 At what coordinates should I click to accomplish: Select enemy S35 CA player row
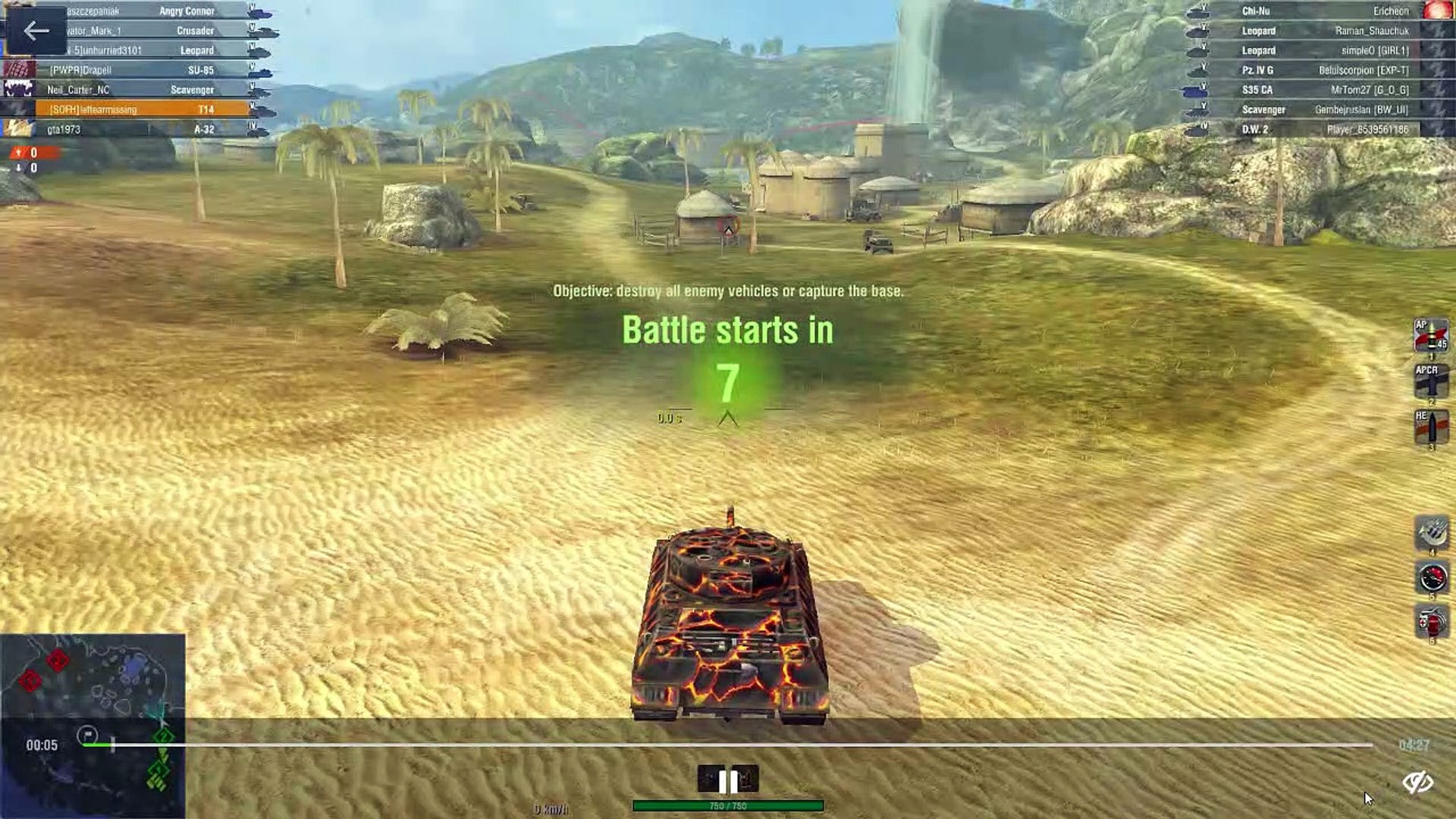pyautogui.click(x=1323, y=89)
